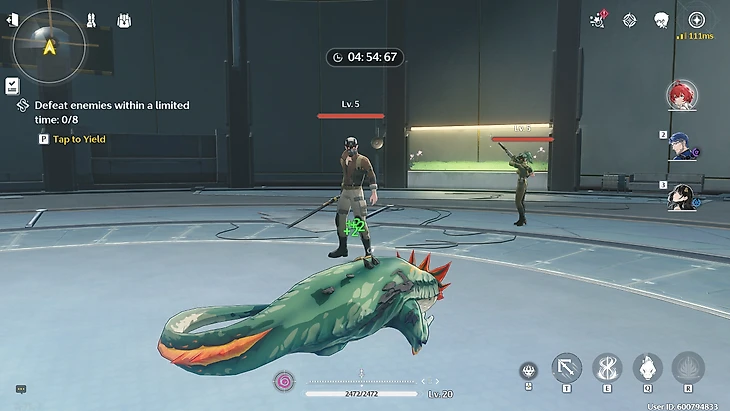Use the crossed-swirl resonance skill

click(x=607, y=367)
